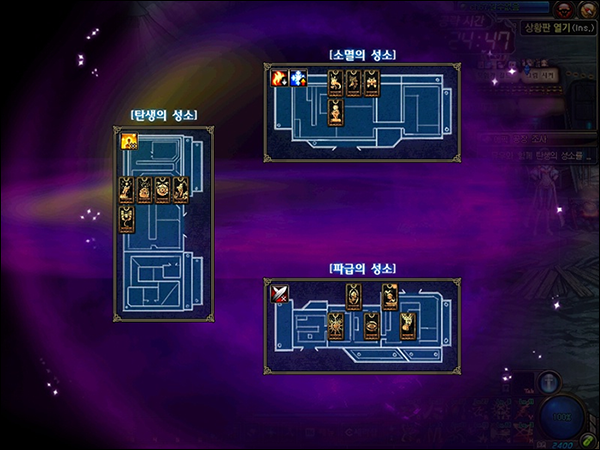Choose the eye emblem card in 파급의 성소
The height and width of the screenshot is (450, 600).
coord(371,325)
